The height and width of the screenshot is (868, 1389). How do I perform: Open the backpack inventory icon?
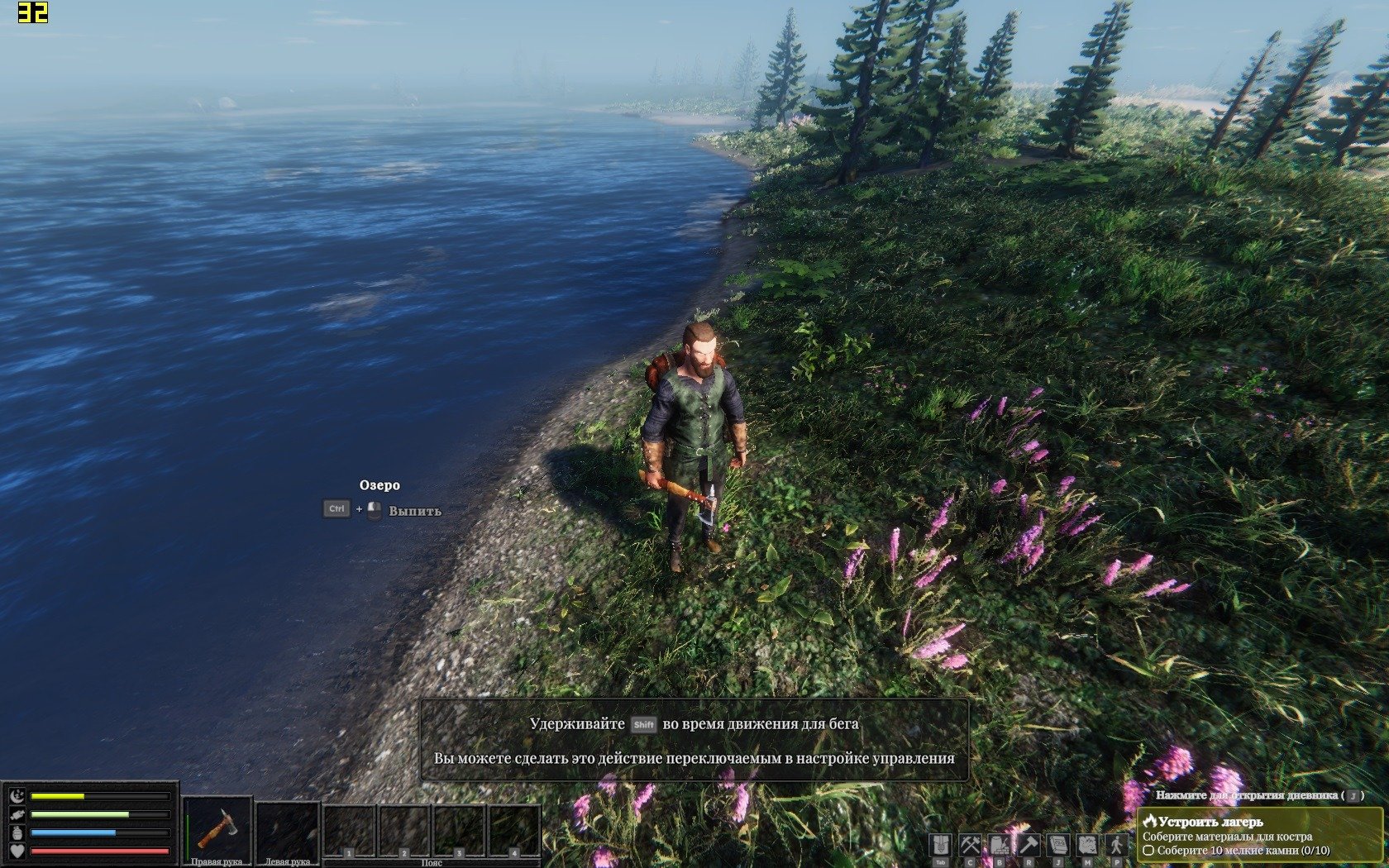click(x=940, y=845)
